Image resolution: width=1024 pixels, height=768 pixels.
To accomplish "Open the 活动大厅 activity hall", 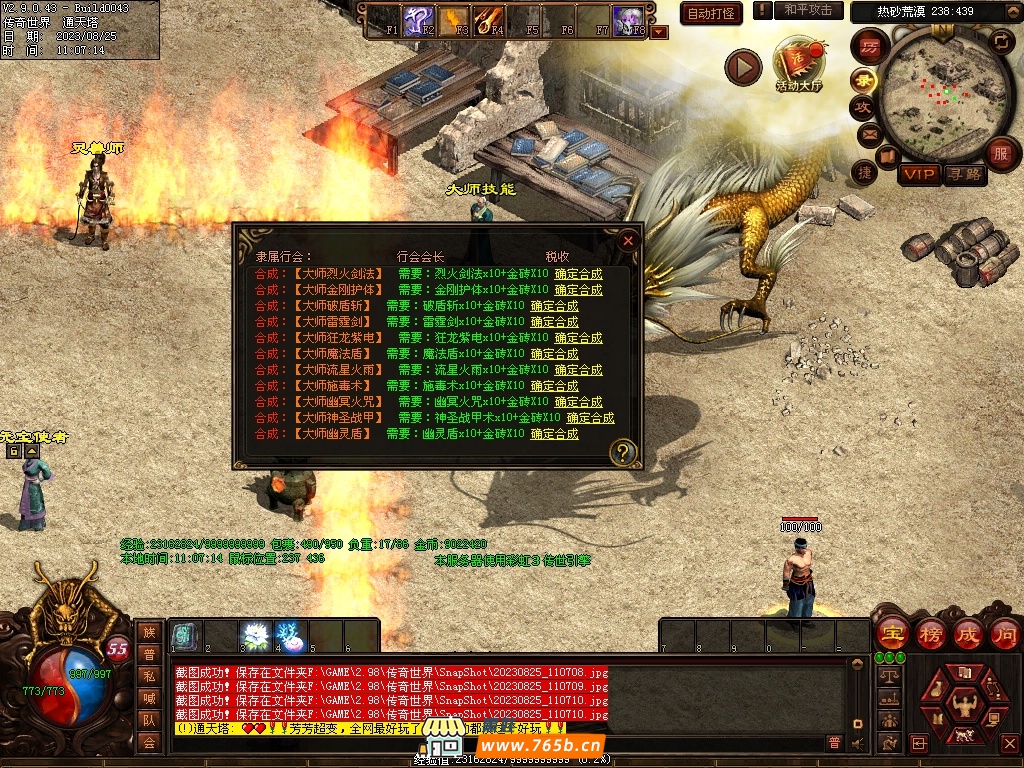I will tap(798, 66).
